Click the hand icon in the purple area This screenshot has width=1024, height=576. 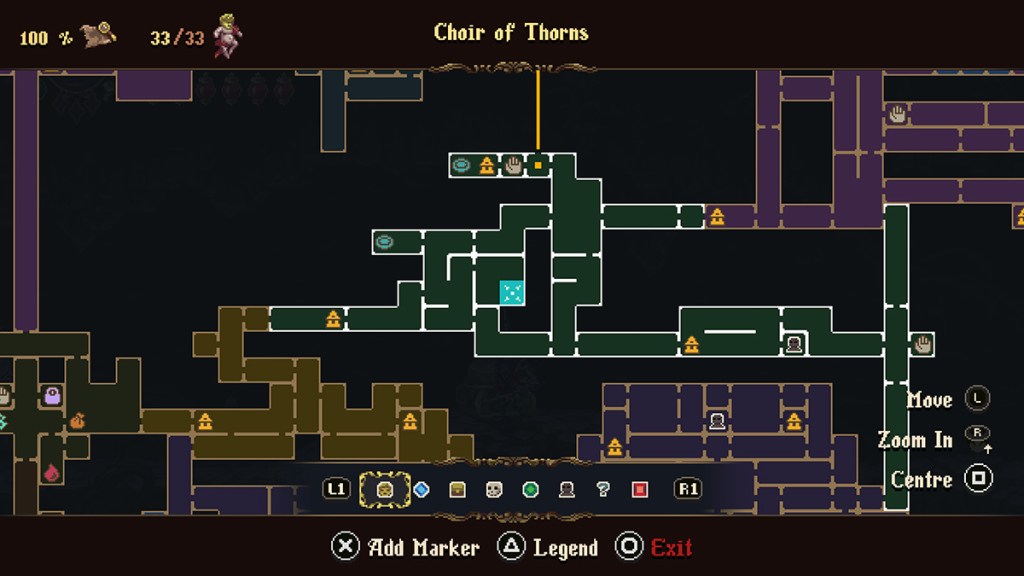[x=897, y=114]
